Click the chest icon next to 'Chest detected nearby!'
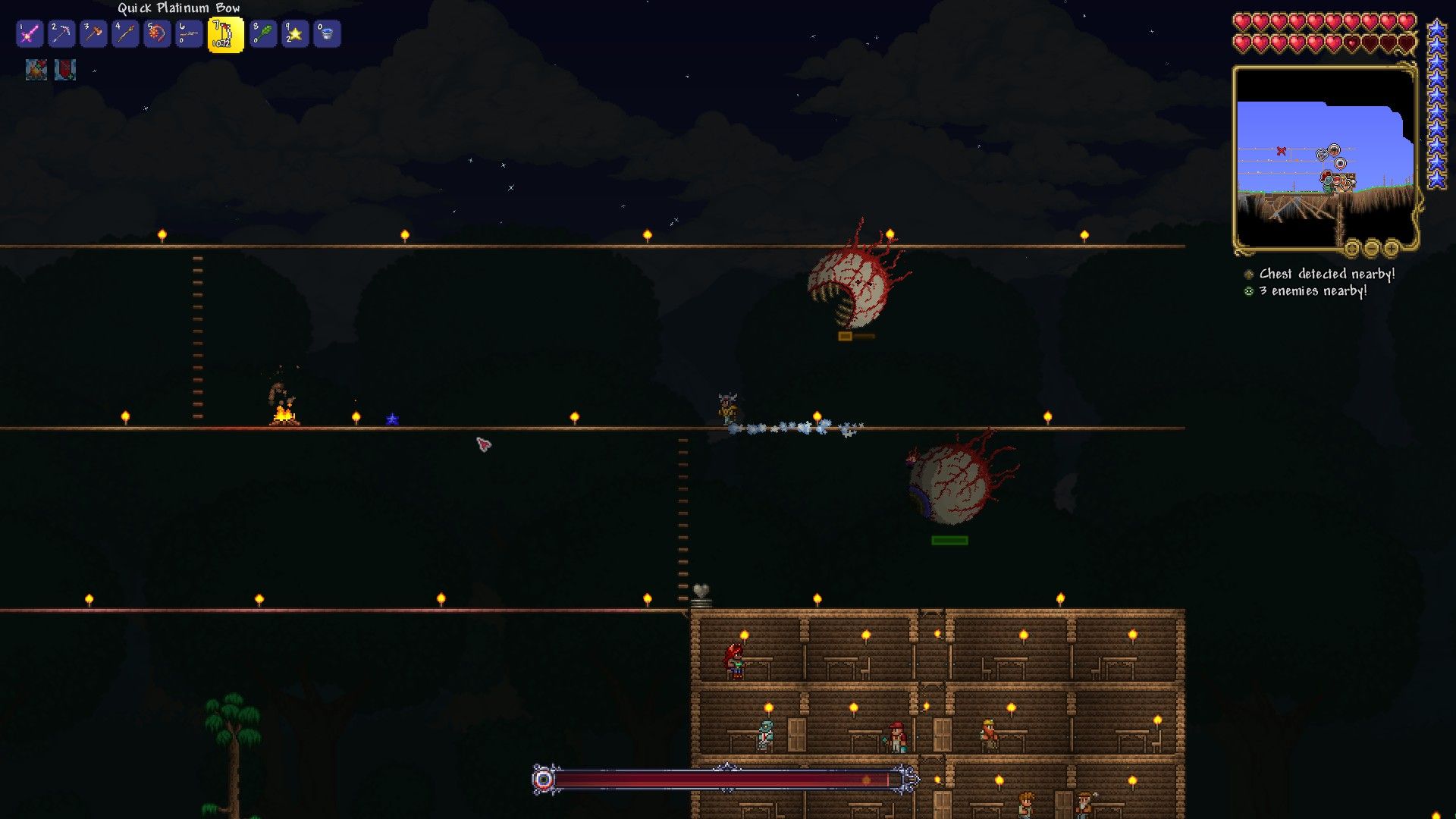 click(1250, 275)
